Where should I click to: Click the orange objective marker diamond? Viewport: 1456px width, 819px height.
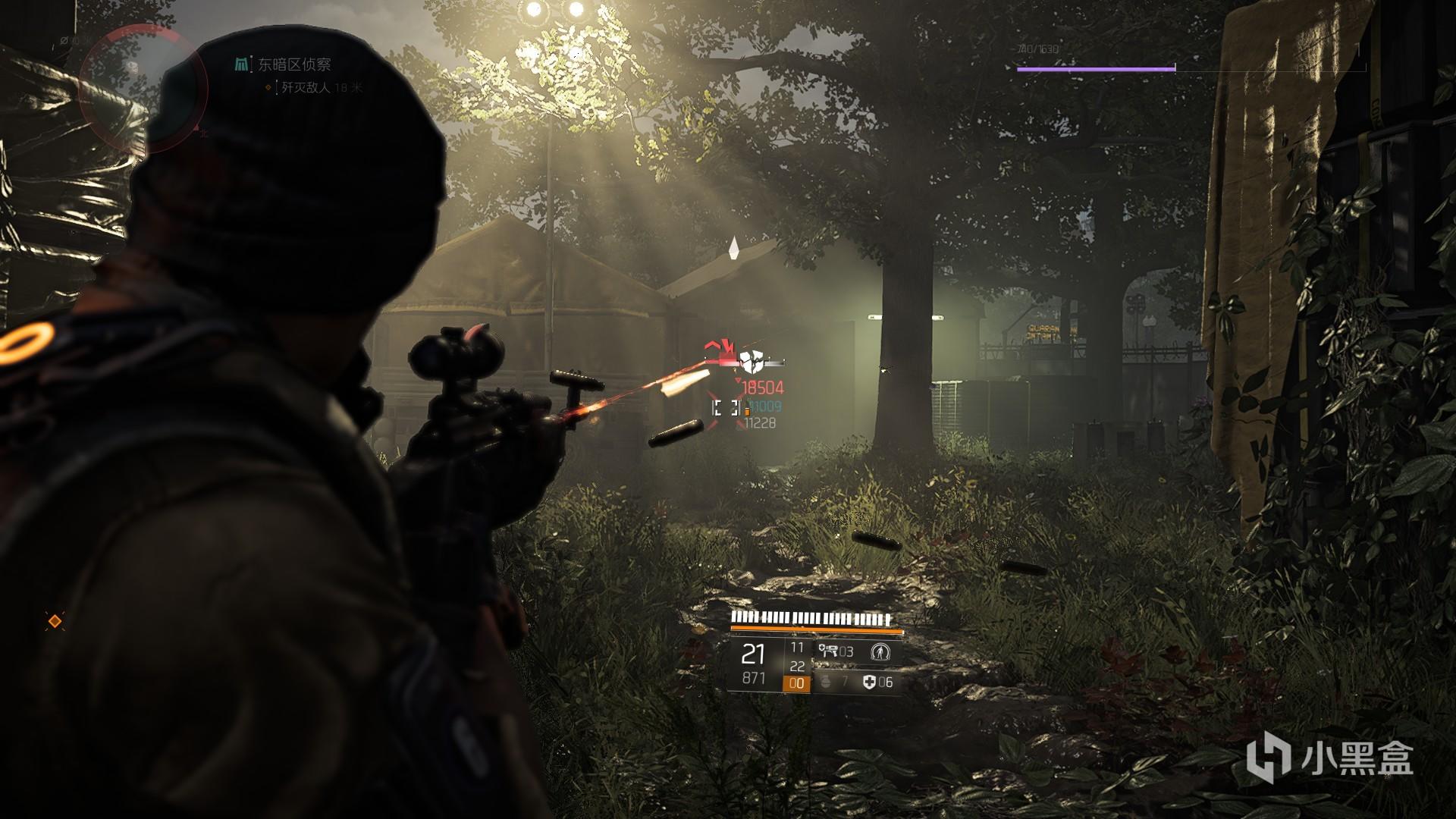point(55,622)
